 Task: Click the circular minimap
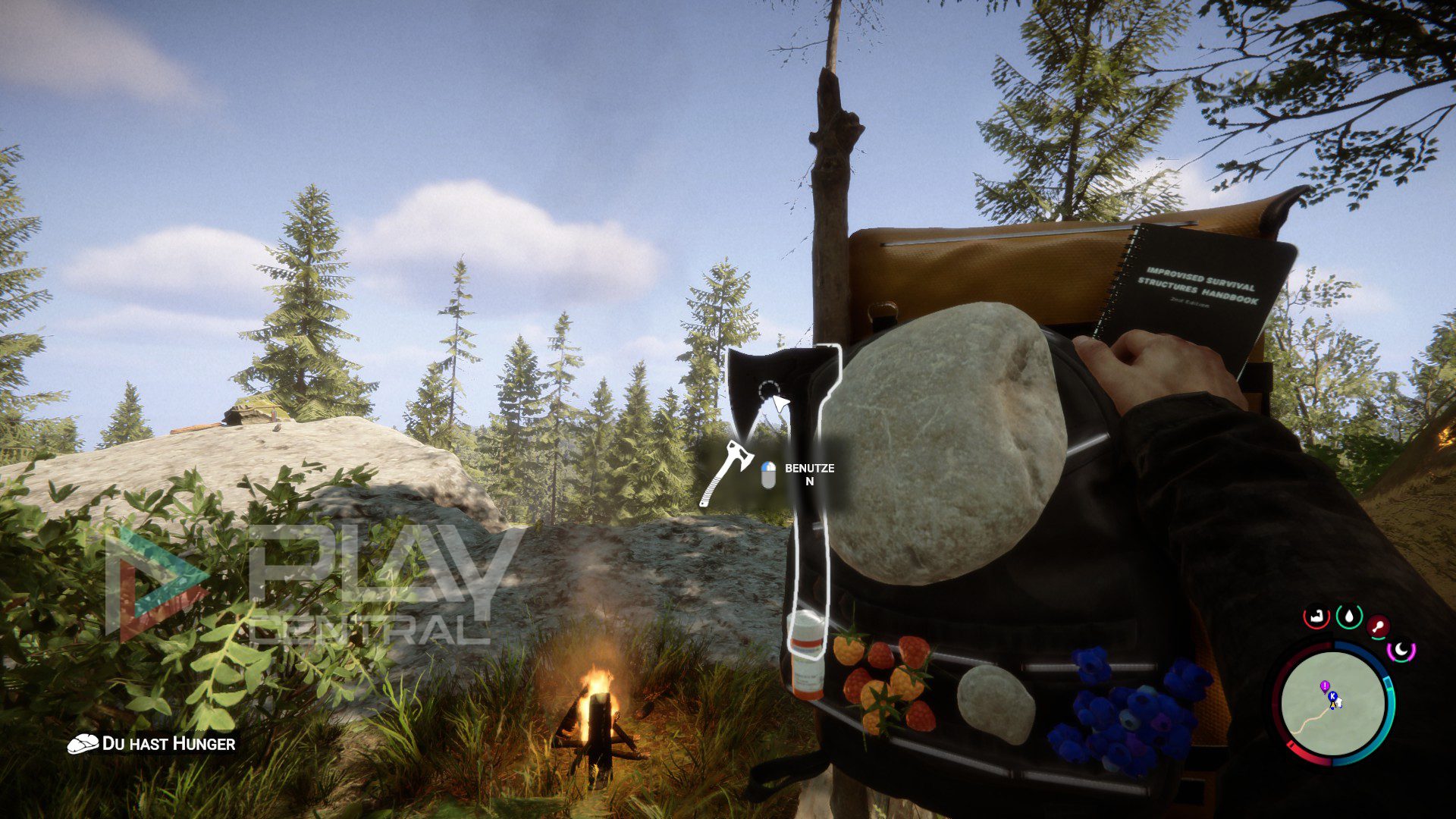click(x=1333, y=702)
